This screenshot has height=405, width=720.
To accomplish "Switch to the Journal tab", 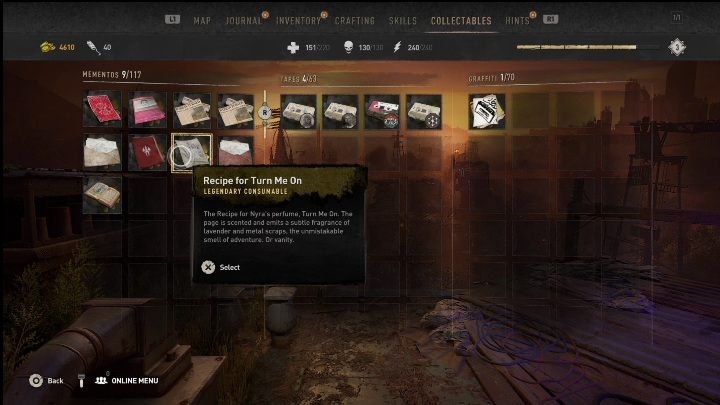I will tap(243, 20).
